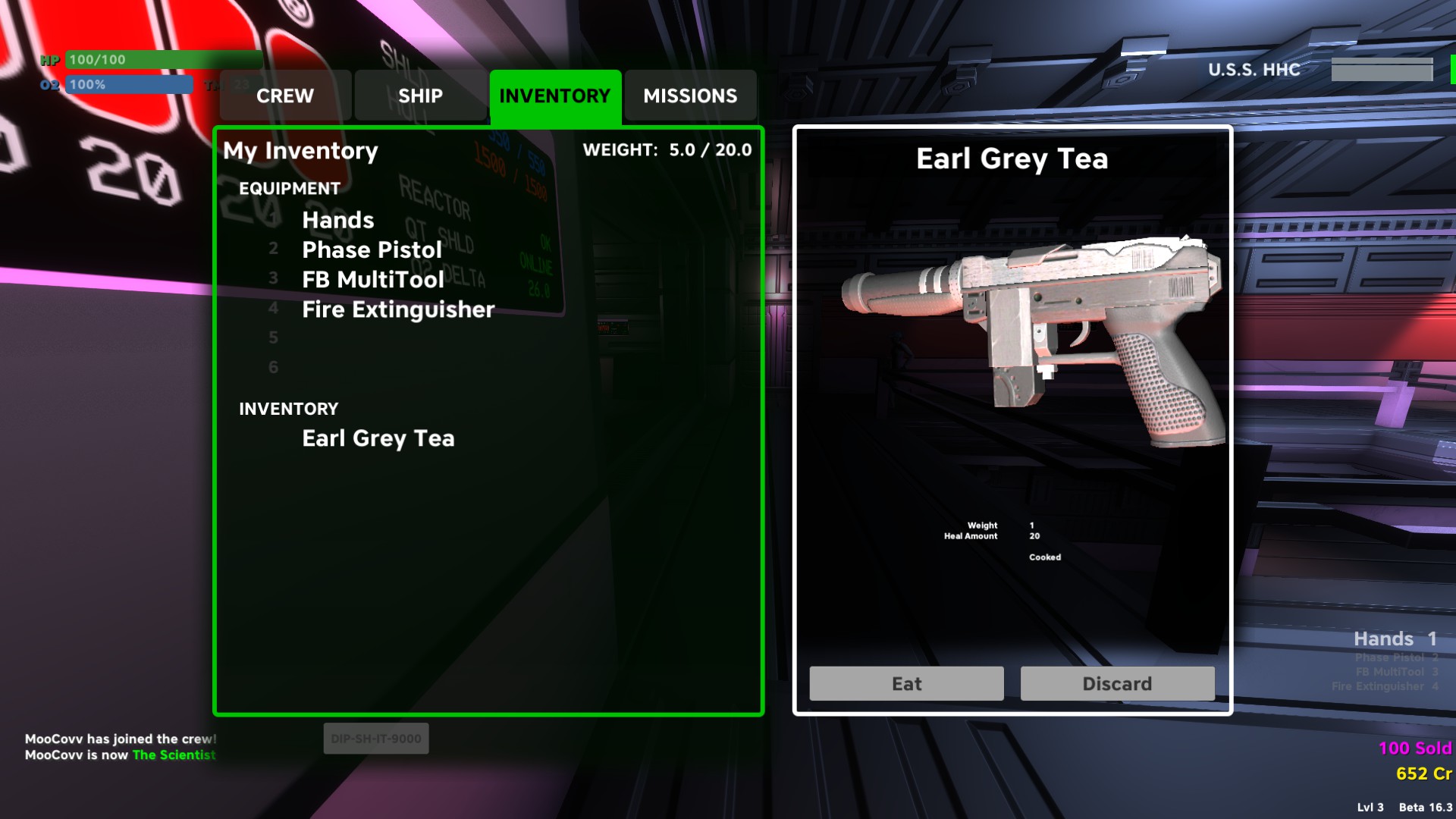The width and height of the screenshot is (1456, 819).
Task: Select Earl Grey Tea in inventory
Action: (x=378, y=438)
